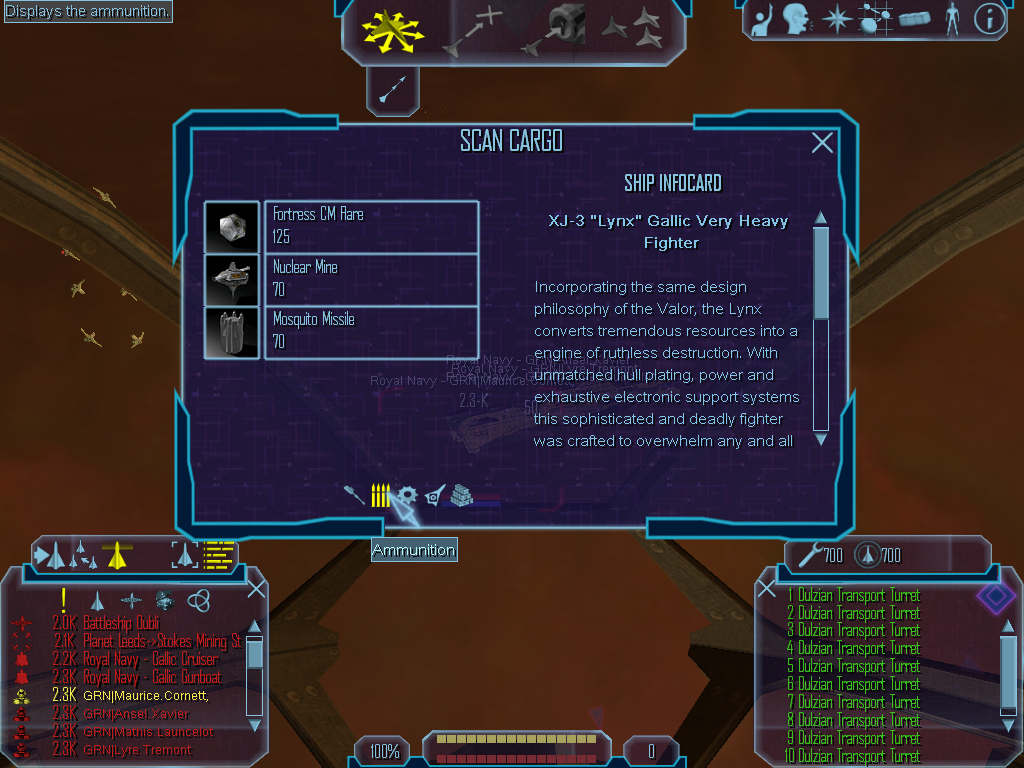The width and height of the screenshot is (1024, 768).
Task: Choose the go-to maneuver icon
Action: (x=472, y=29)
